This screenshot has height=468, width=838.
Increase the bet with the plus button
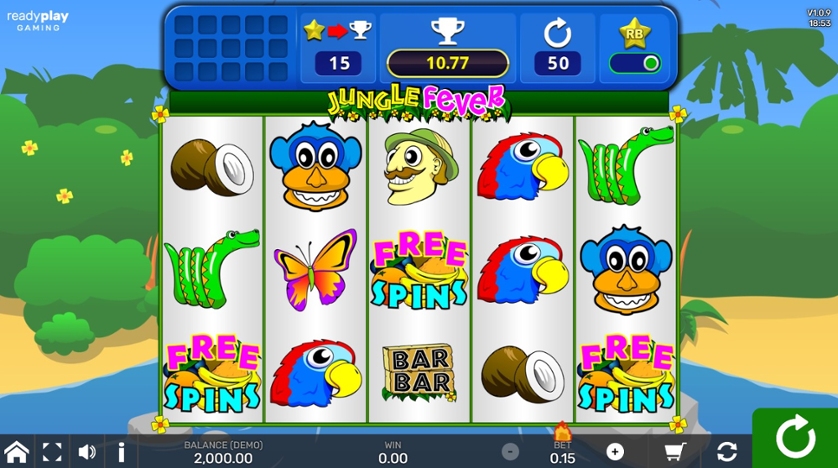[615, 452]
